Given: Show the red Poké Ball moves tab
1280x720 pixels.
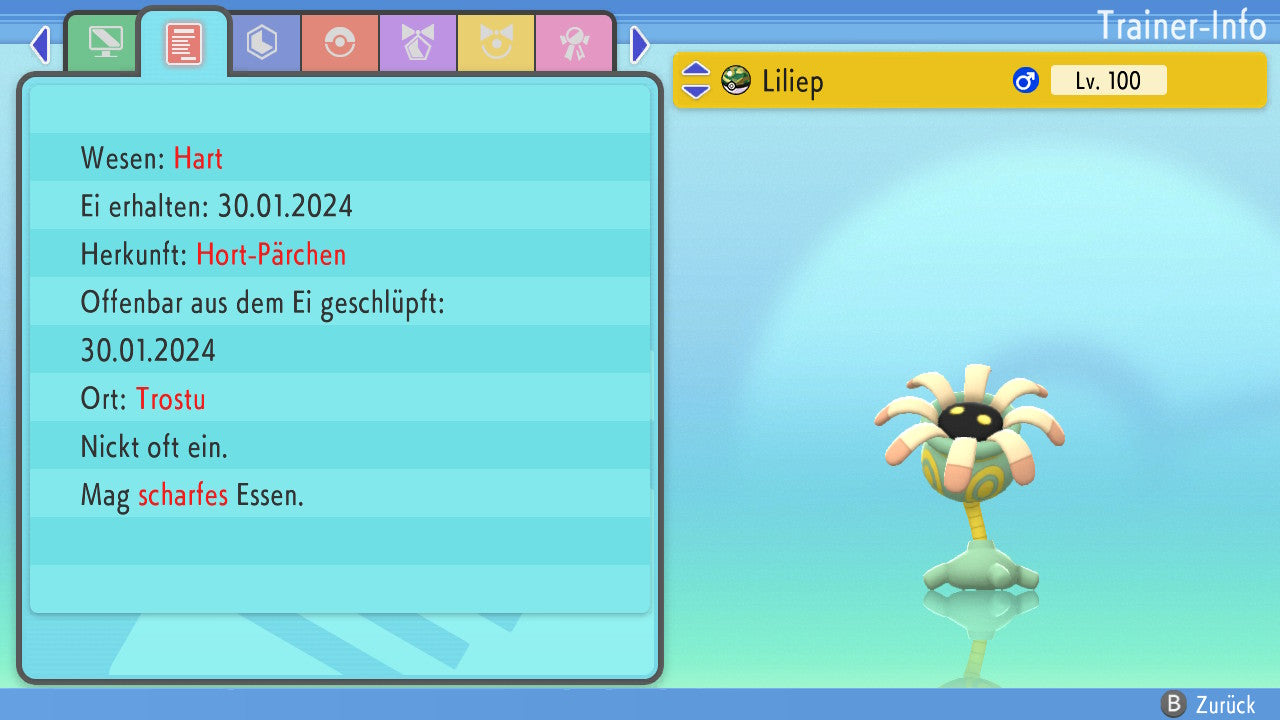Looking at the screenshot, I should coord(340,43).
